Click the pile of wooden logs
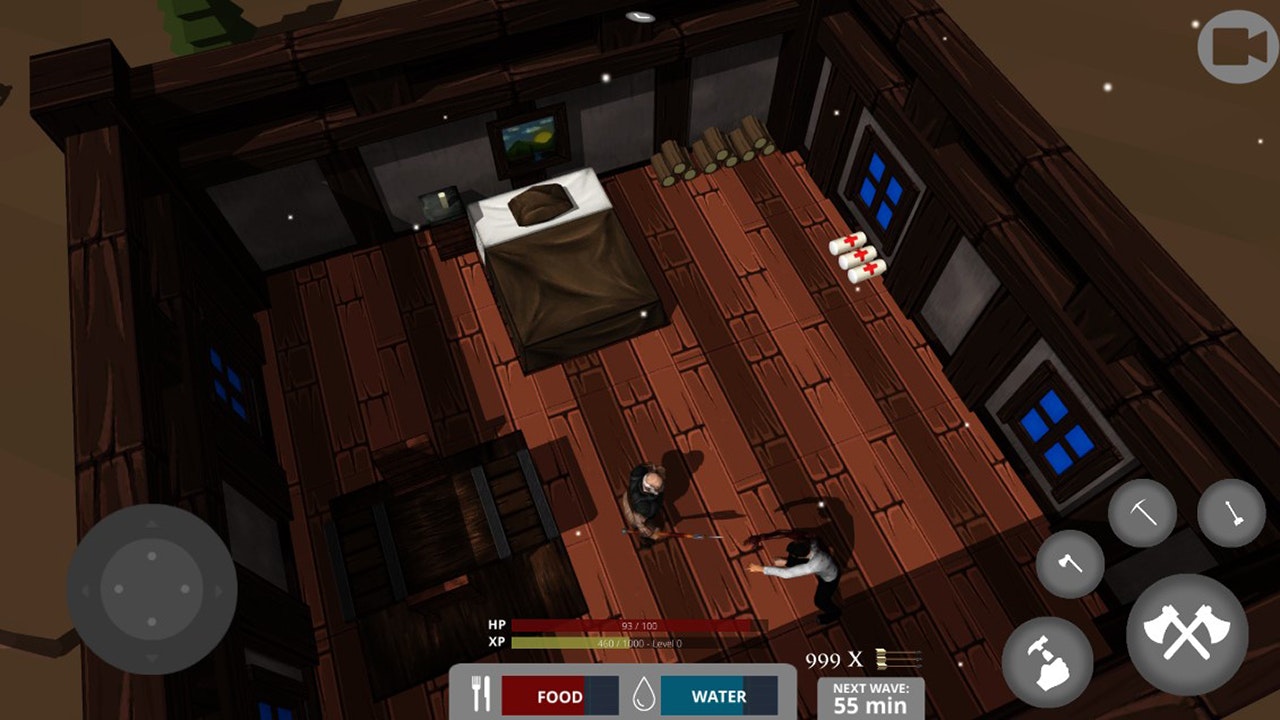The width and height of the screenshot is (1280, 720). [x=710, y=150]
